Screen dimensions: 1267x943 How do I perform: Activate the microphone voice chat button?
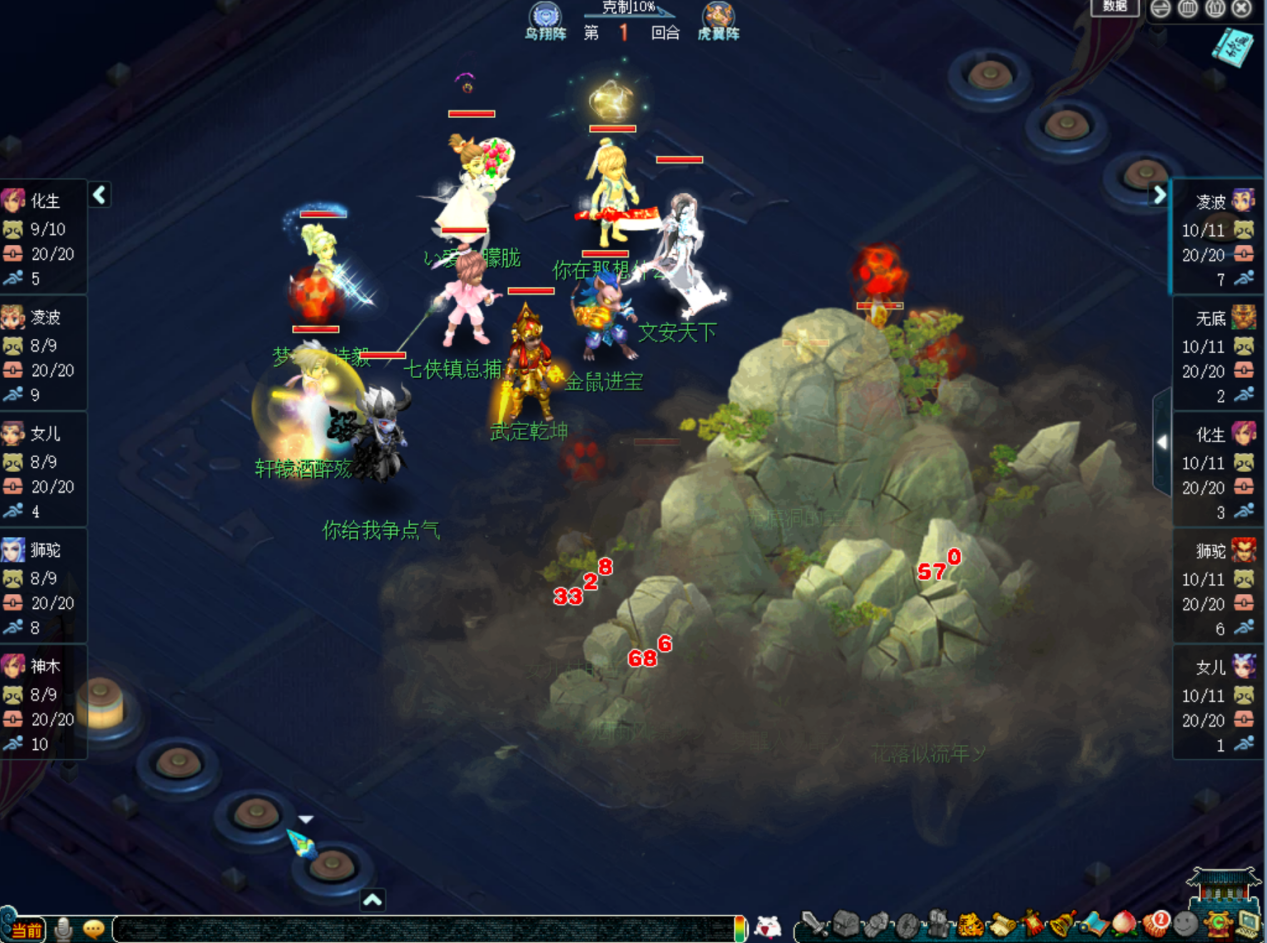pos(64,929)
